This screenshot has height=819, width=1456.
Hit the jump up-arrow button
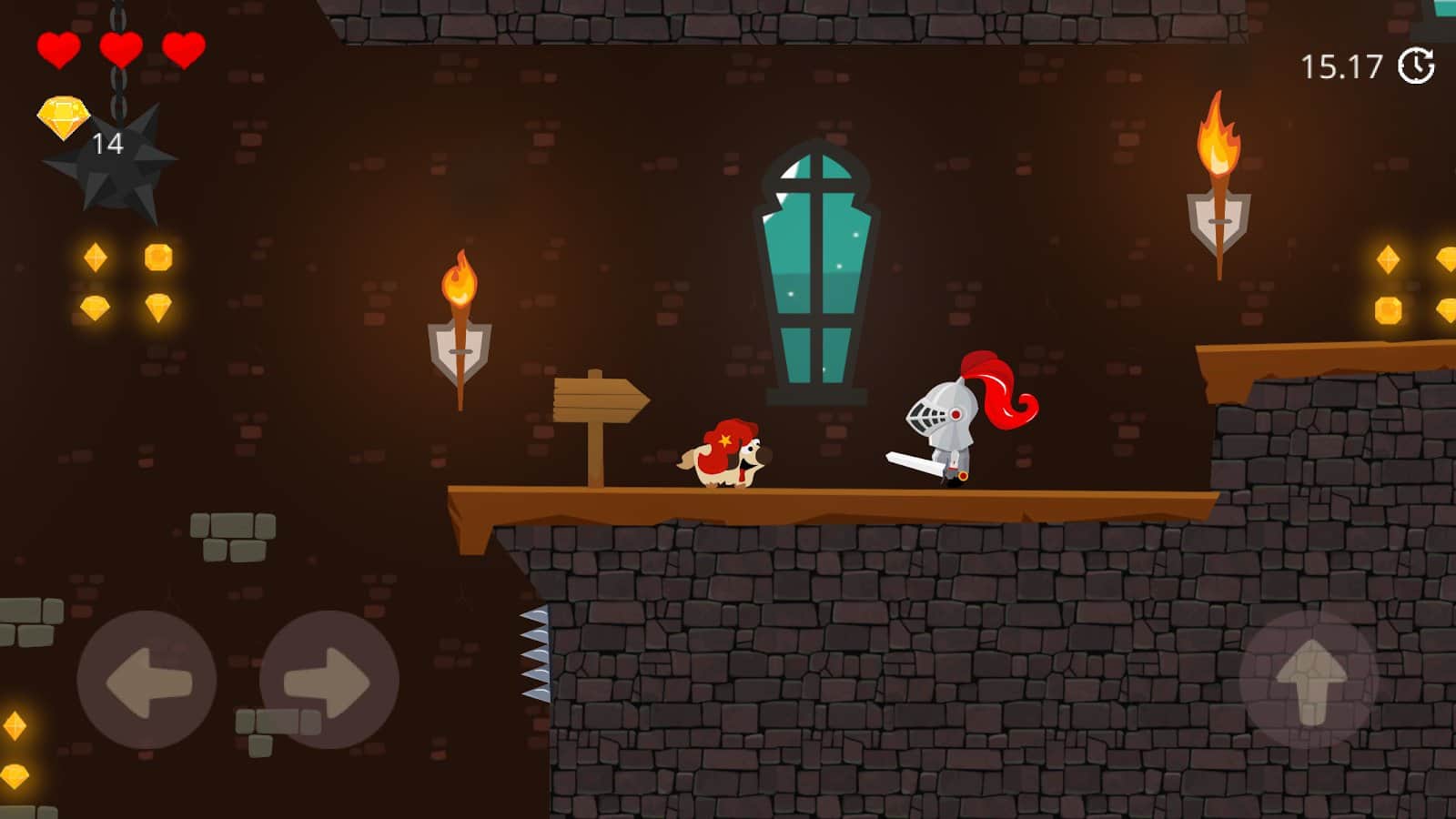[x=1309, y=679]
